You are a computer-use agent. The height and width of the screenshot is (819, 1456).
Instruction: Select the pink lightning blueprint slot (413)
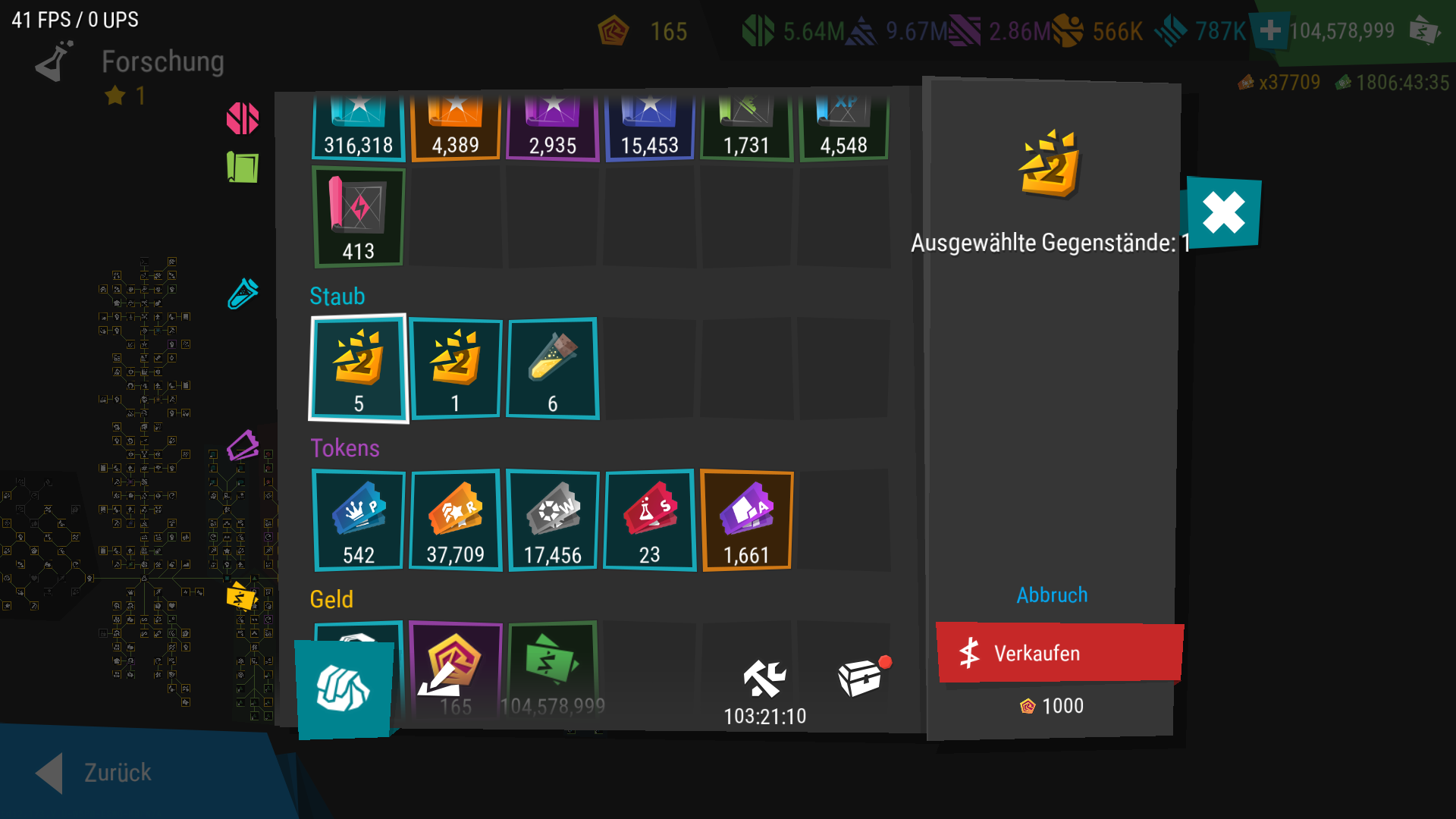[359, 217]
